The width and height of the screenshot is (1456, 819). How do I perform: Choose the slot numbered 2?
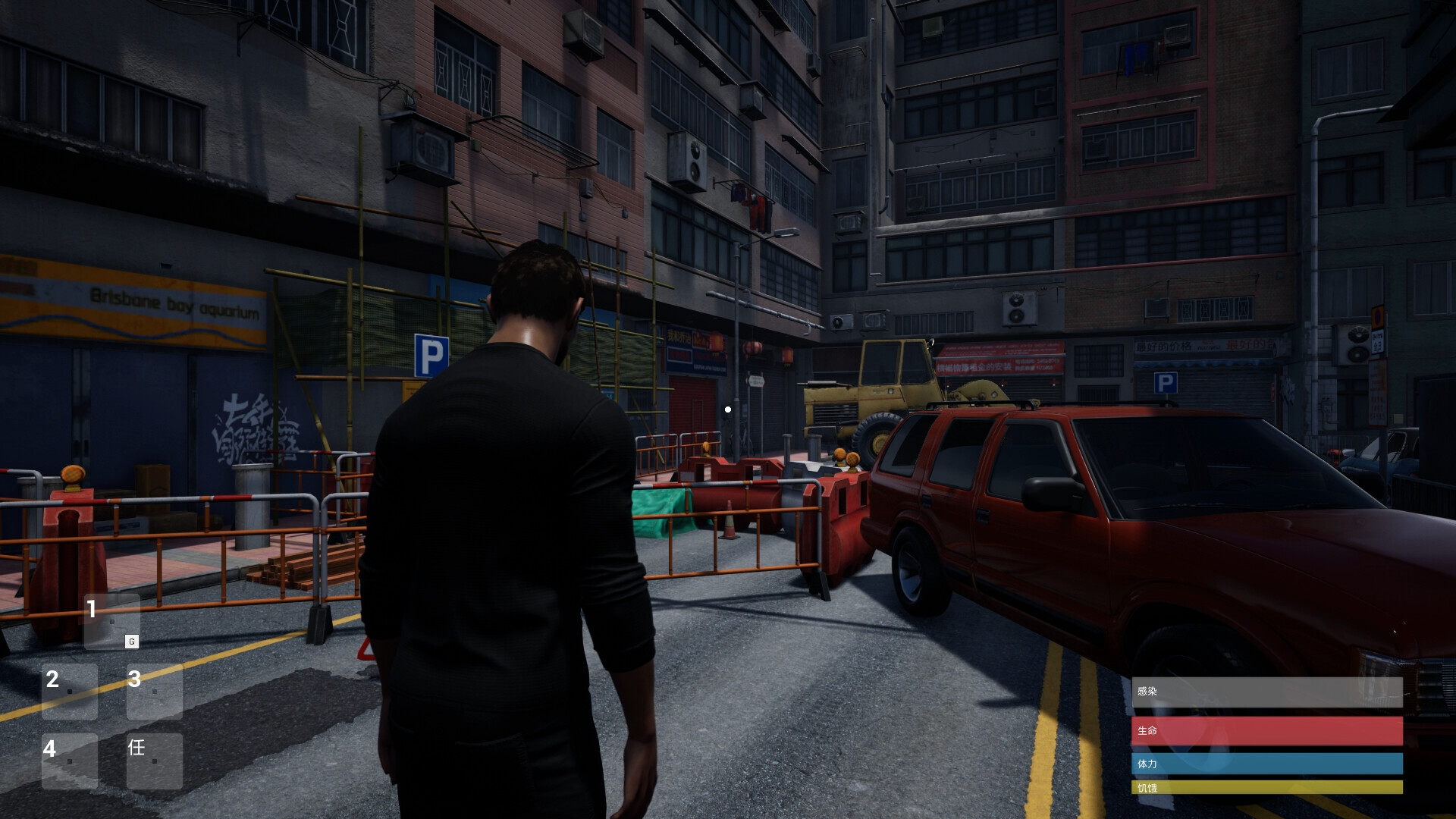coord(70,691)
